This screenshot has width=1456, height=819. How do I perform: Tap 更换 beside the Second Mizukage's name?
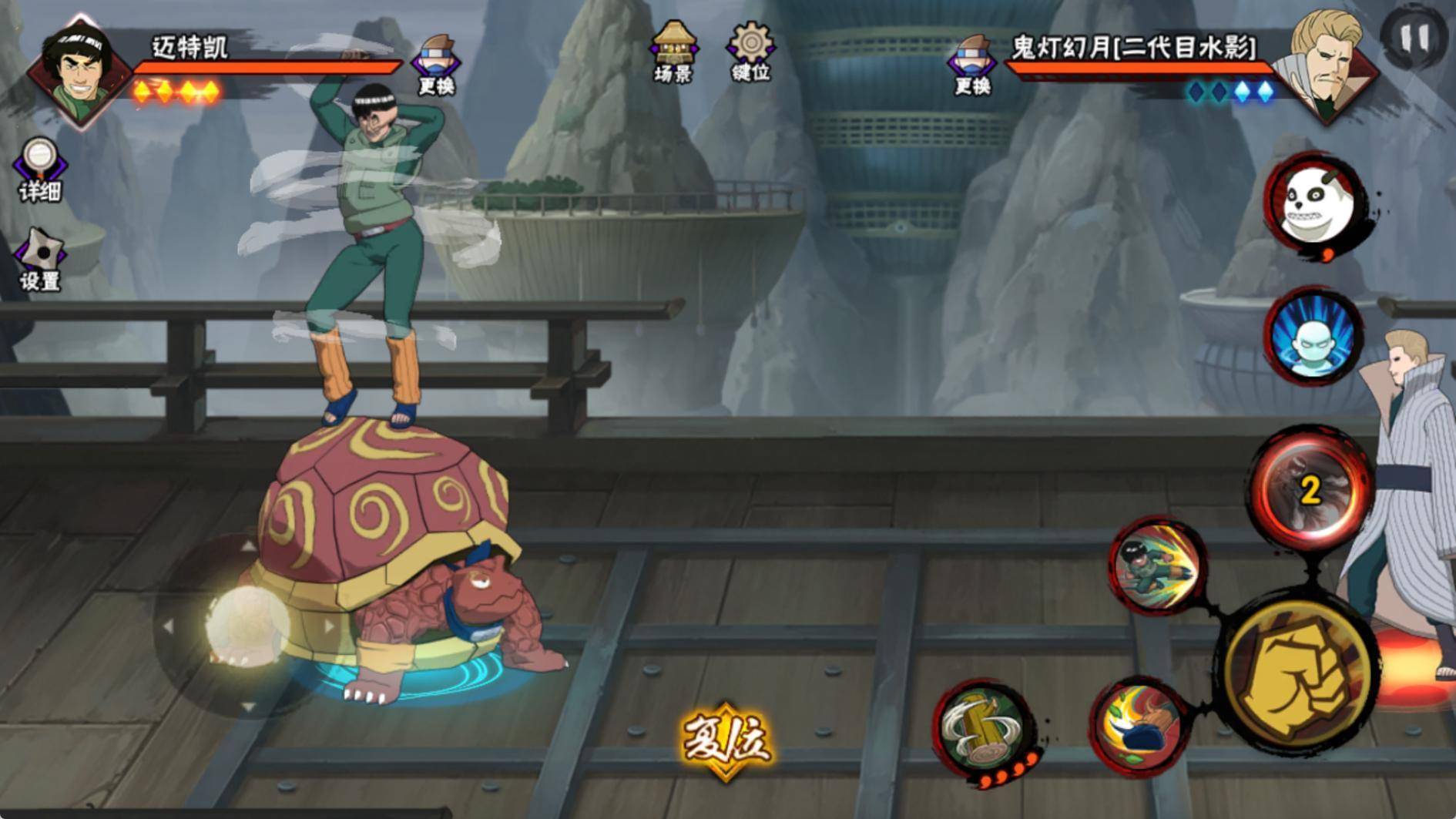click(x=971, y=64)
